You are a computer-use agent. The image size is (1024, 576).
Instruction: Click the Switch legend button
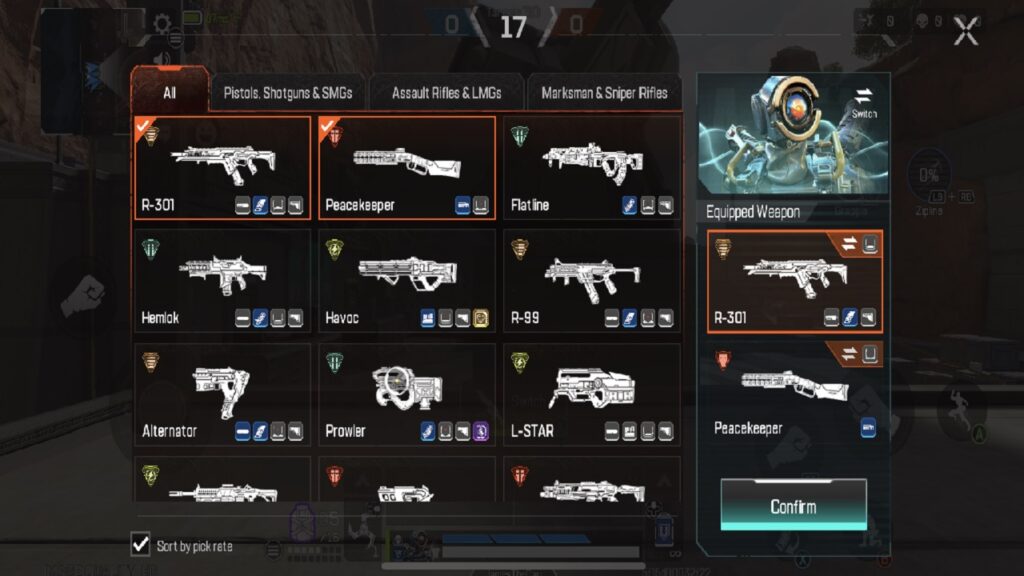864,102
